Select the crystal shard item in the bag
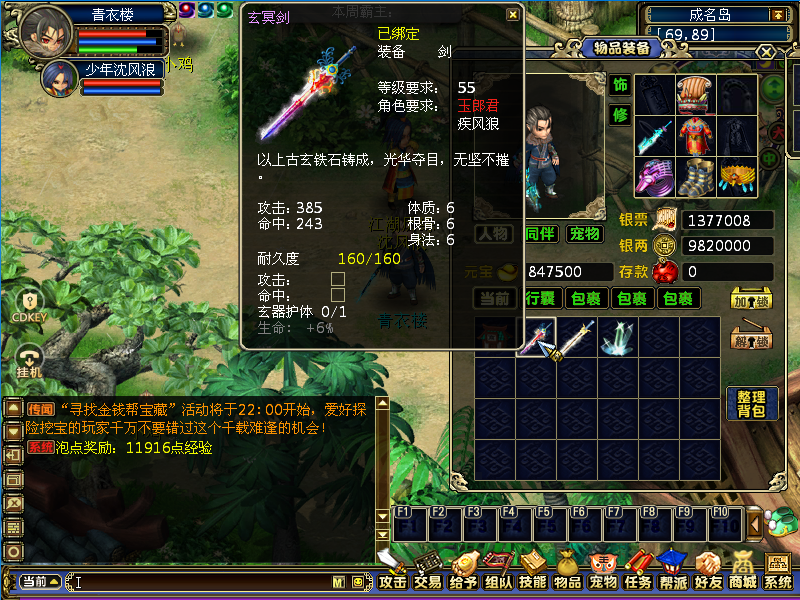Image resolution: width=800 pixels, height=600 pixels. 617,338
